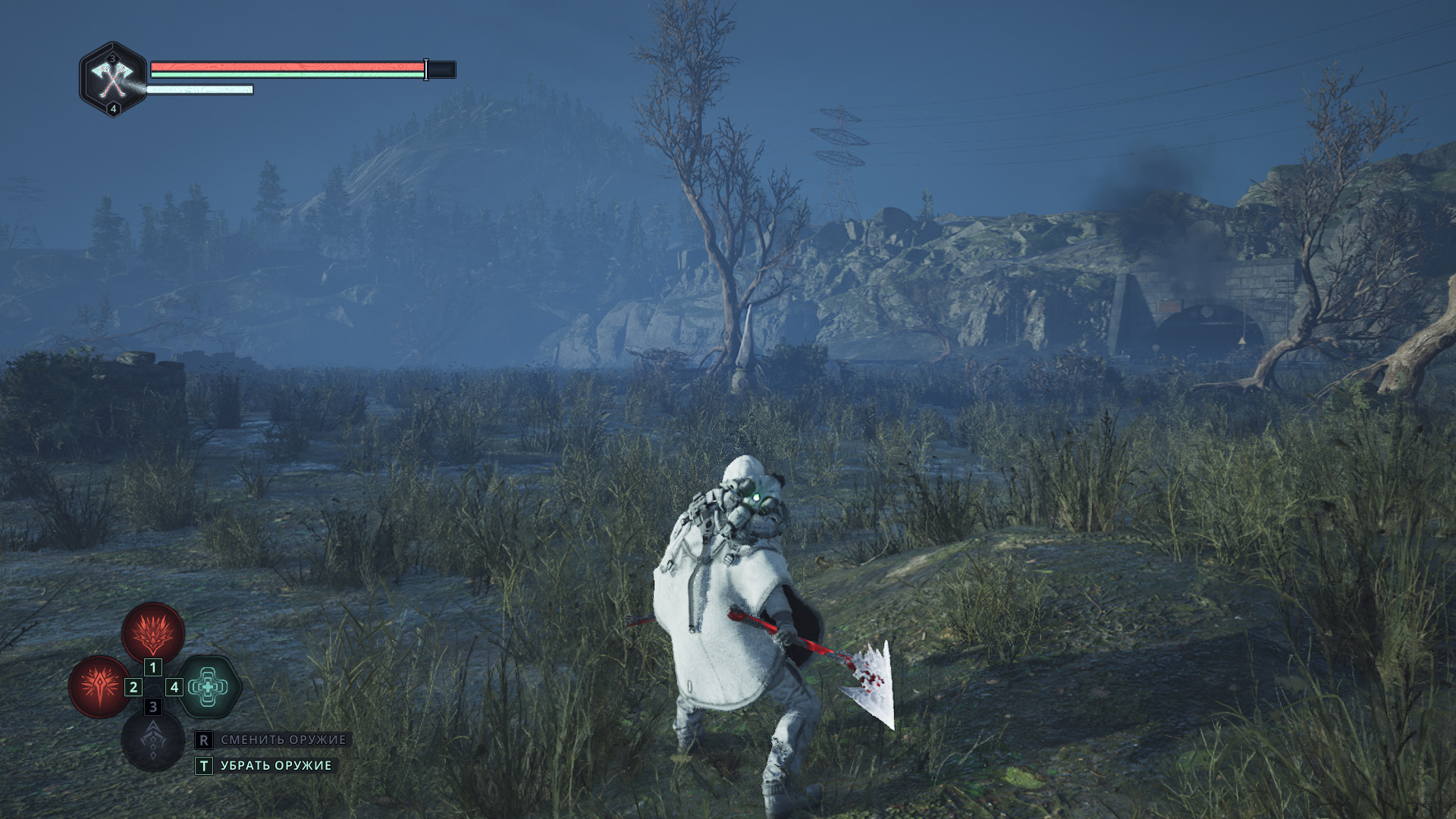Use the red spiked blade burst ability
The height and width of the screenshot is (819, 1456).
pyautogui.click(x=99, y=687)
